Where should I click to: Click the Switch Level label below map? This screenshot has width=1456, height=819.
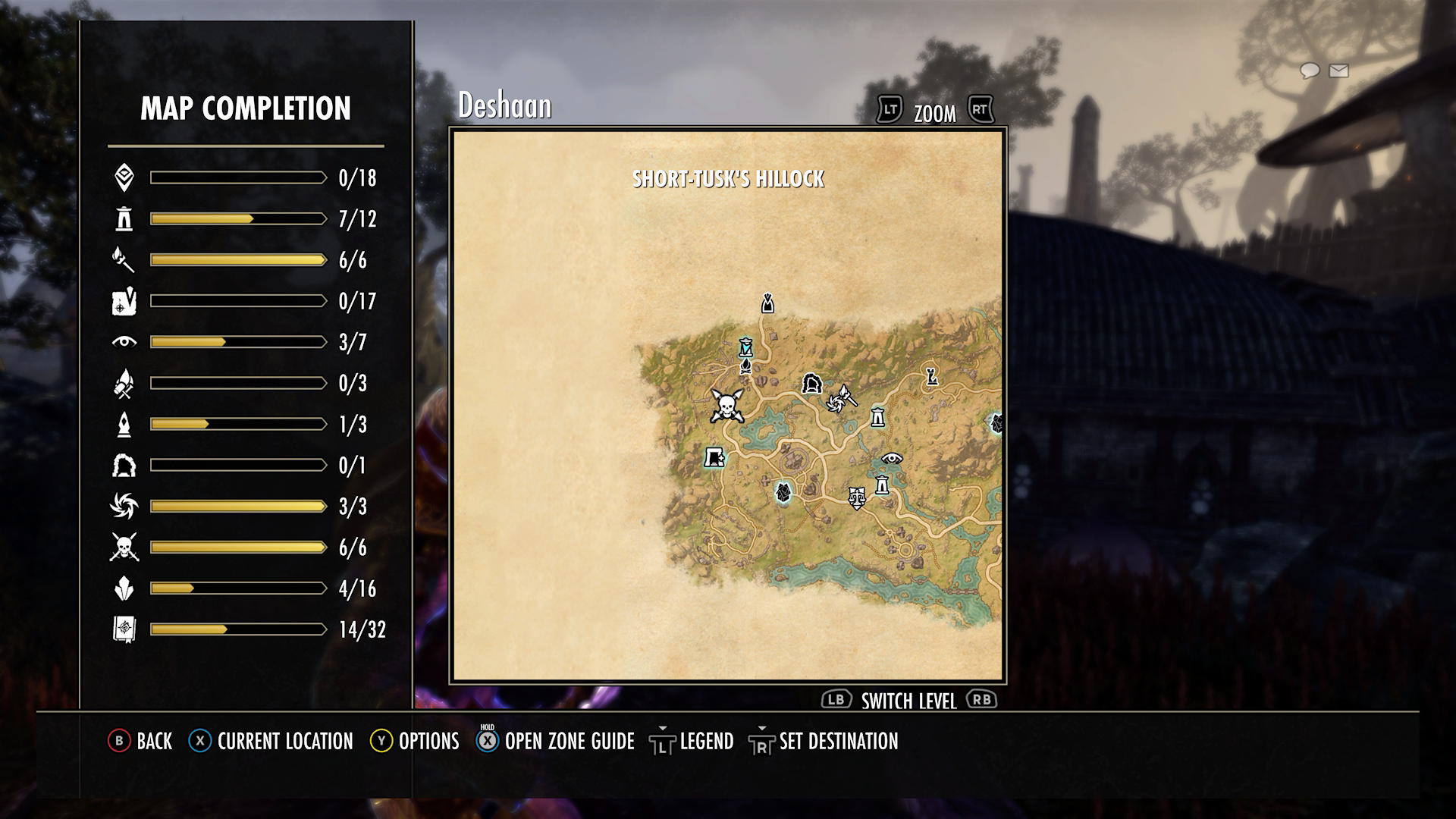(x=908, y=701)
